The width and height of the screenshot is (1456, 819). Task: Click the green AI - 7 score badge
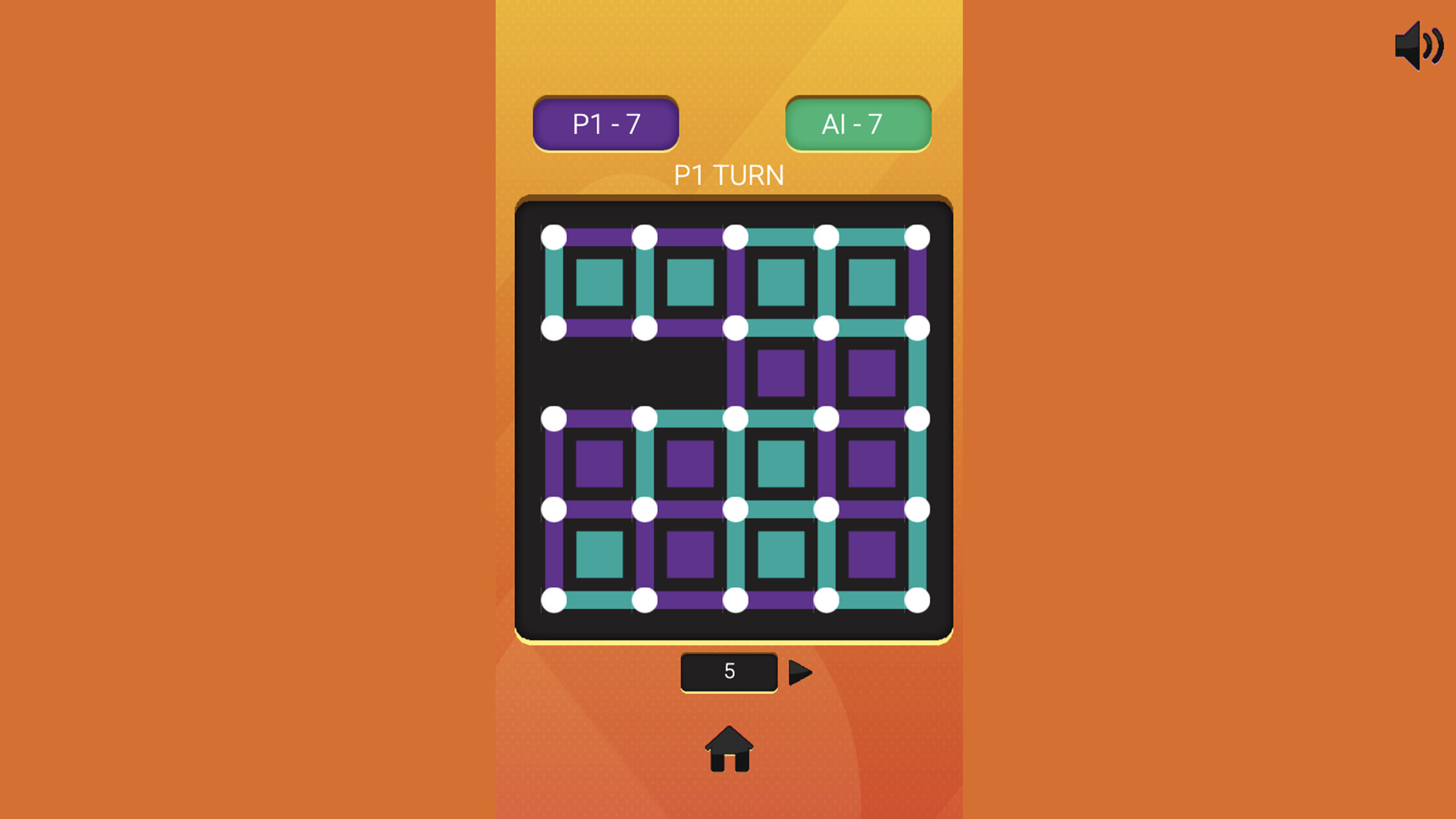(857, 123)
